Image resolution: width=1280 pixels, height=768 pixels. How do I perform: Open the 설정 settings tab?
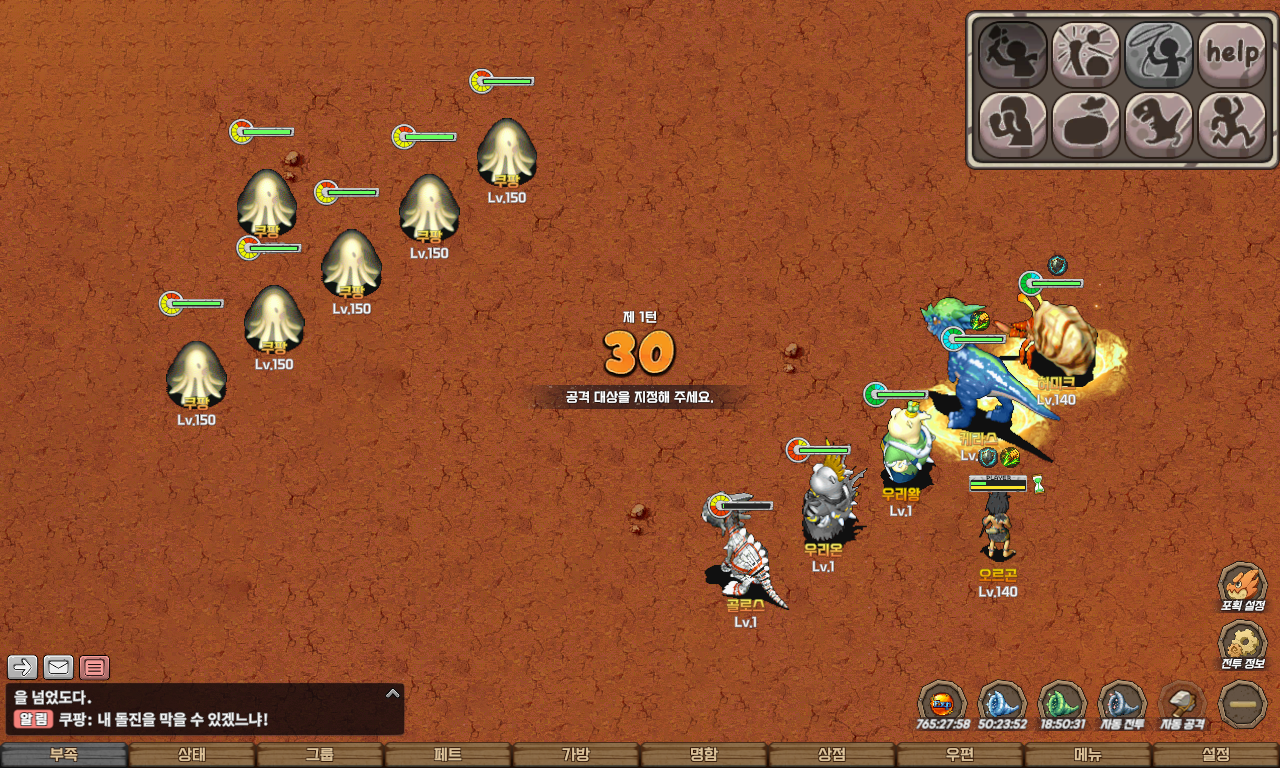tap(1216, 755)
